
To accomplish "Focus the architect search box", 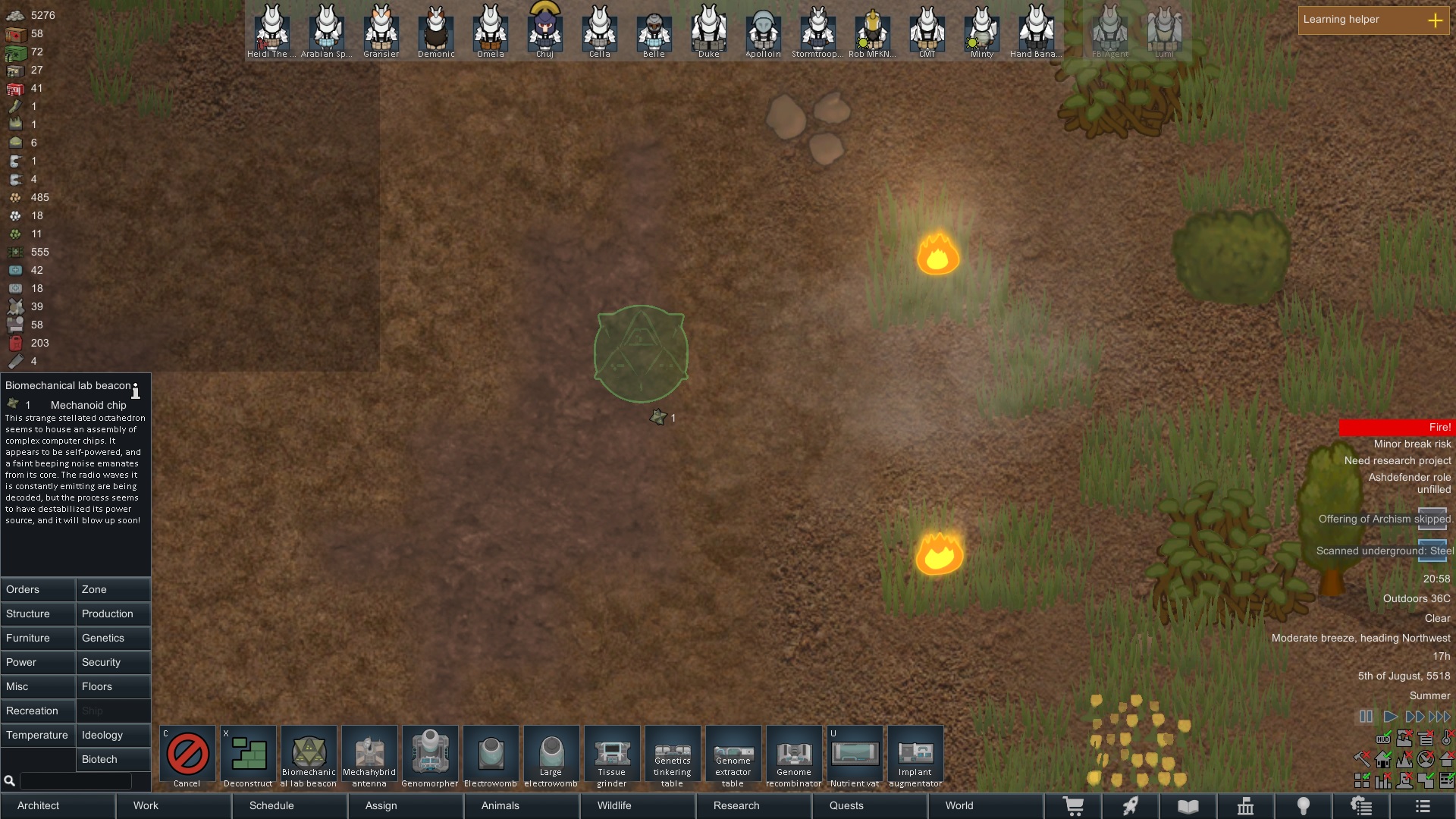I will pos(75,780).
